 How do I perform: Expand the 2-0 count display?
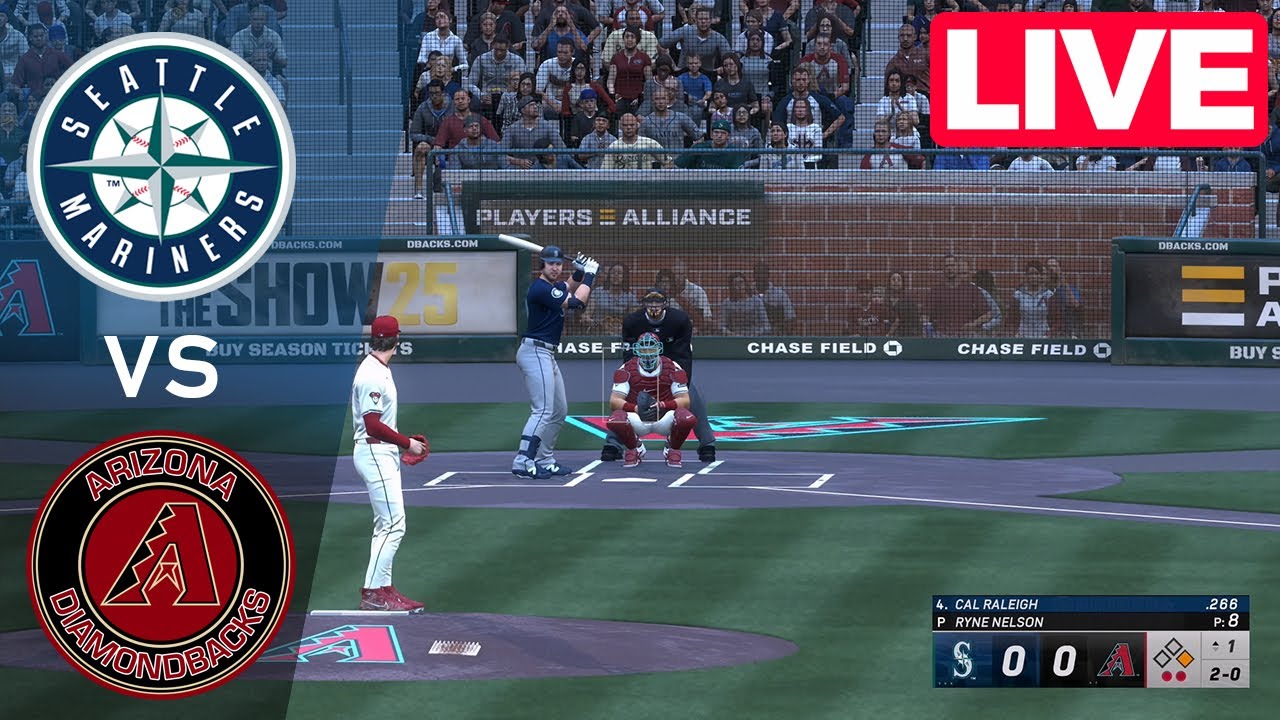[1226, 671]
